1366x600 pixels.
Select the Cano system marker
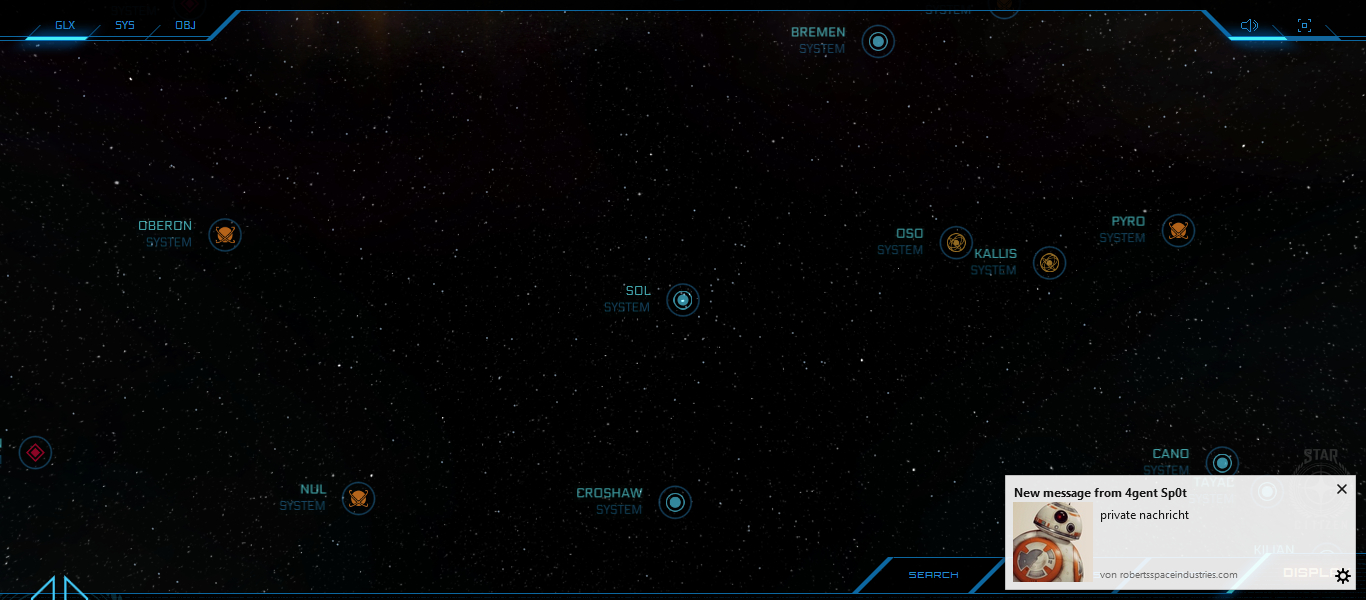1221,462
